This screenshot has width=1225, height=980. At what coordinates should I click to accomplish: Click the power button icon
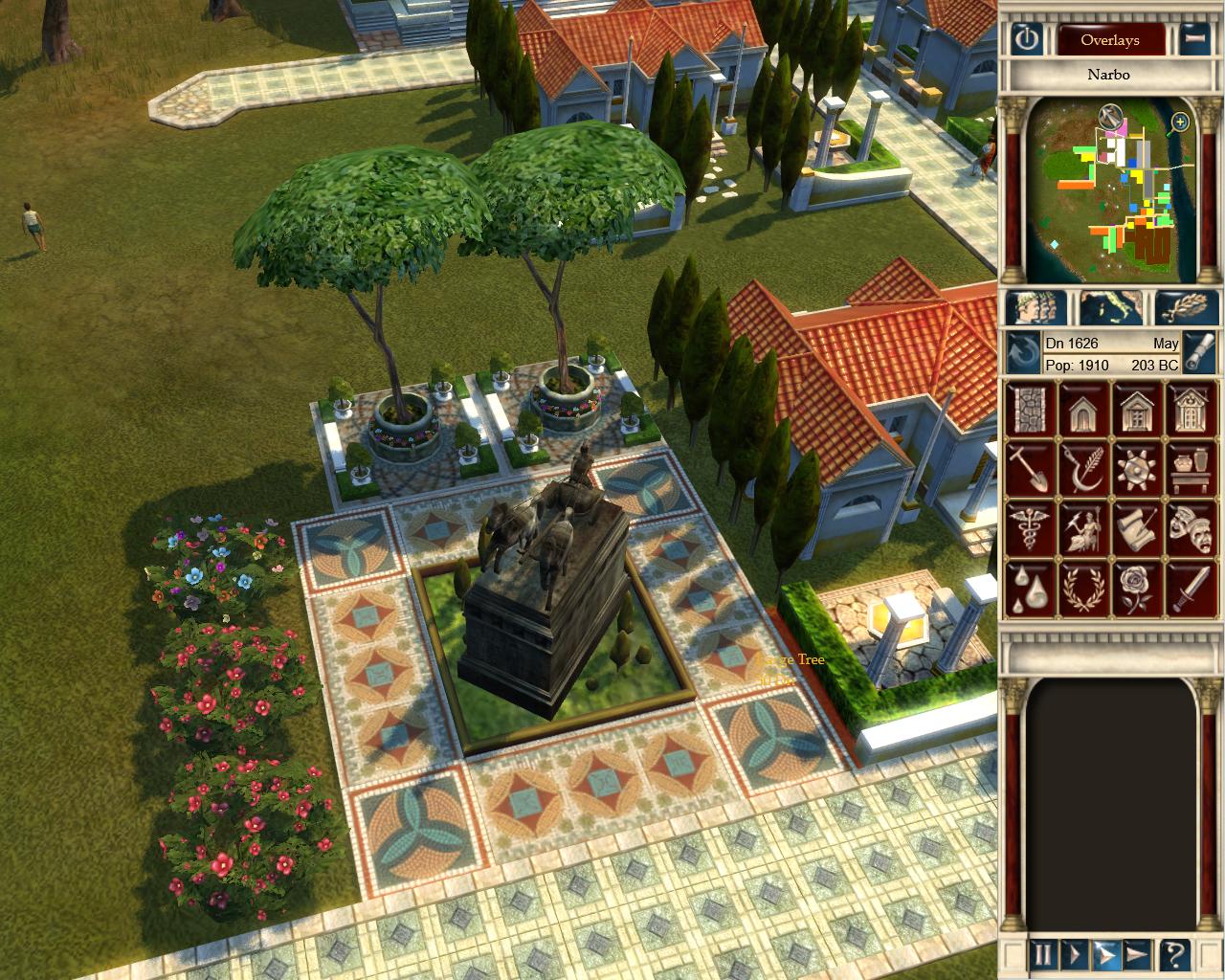tap(1026, 39)
